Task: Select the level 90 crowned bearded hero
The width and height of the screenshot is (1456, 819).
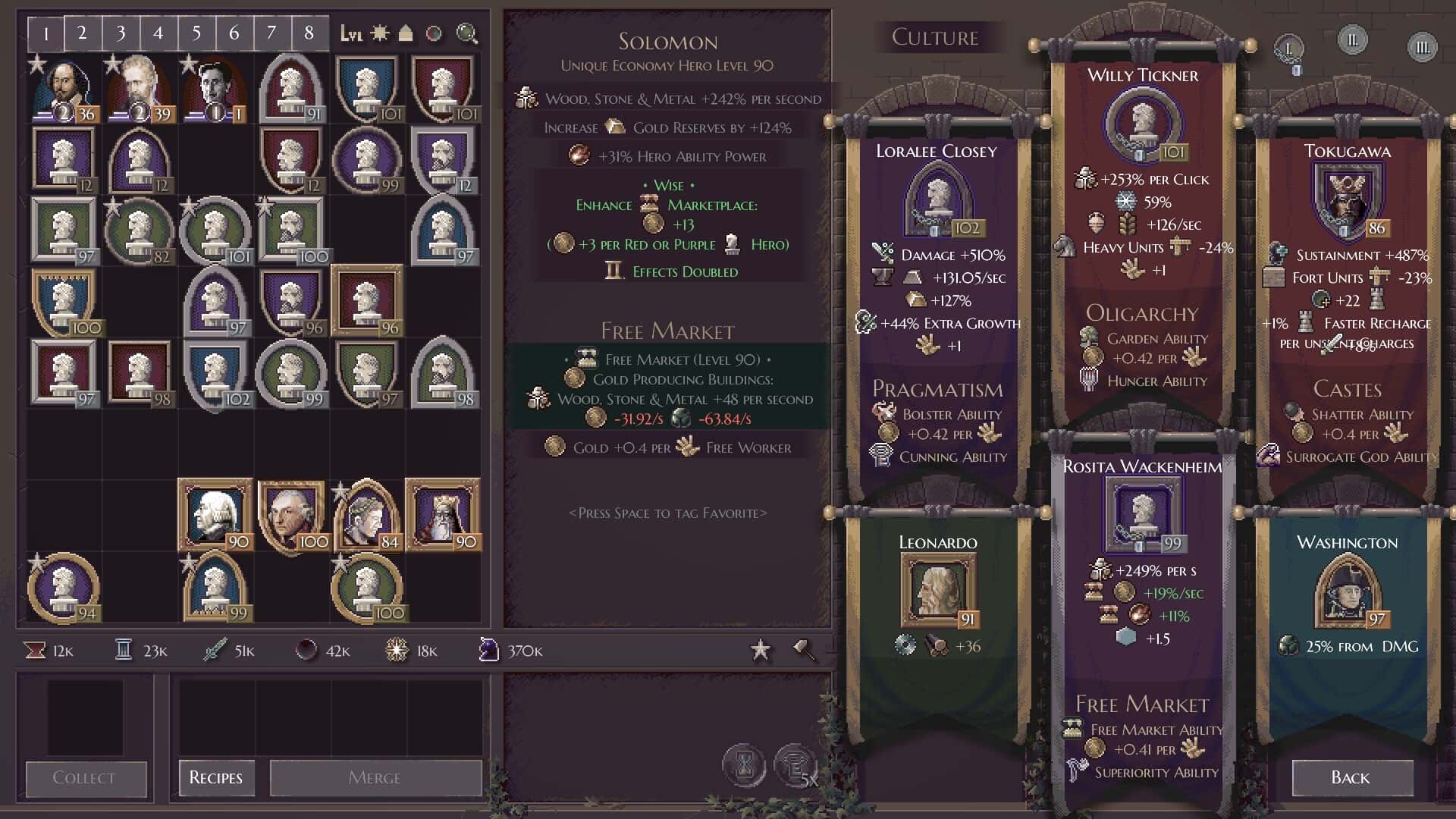Action: tap(442, 516)
